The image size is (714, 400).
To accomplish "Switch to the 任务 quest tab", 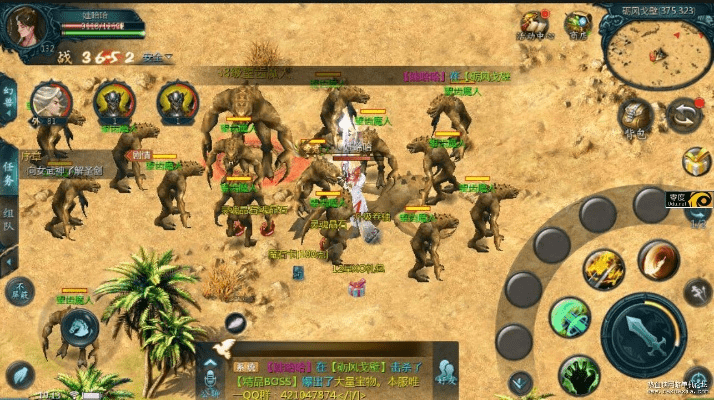I will [x=9, y=176].
